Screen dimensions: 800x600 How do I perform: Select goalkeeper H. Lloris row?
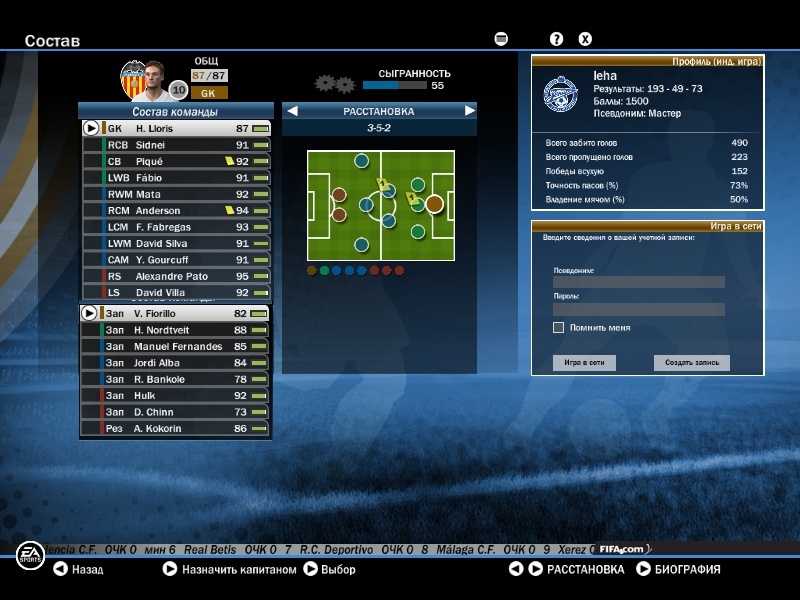pos(175,129)
